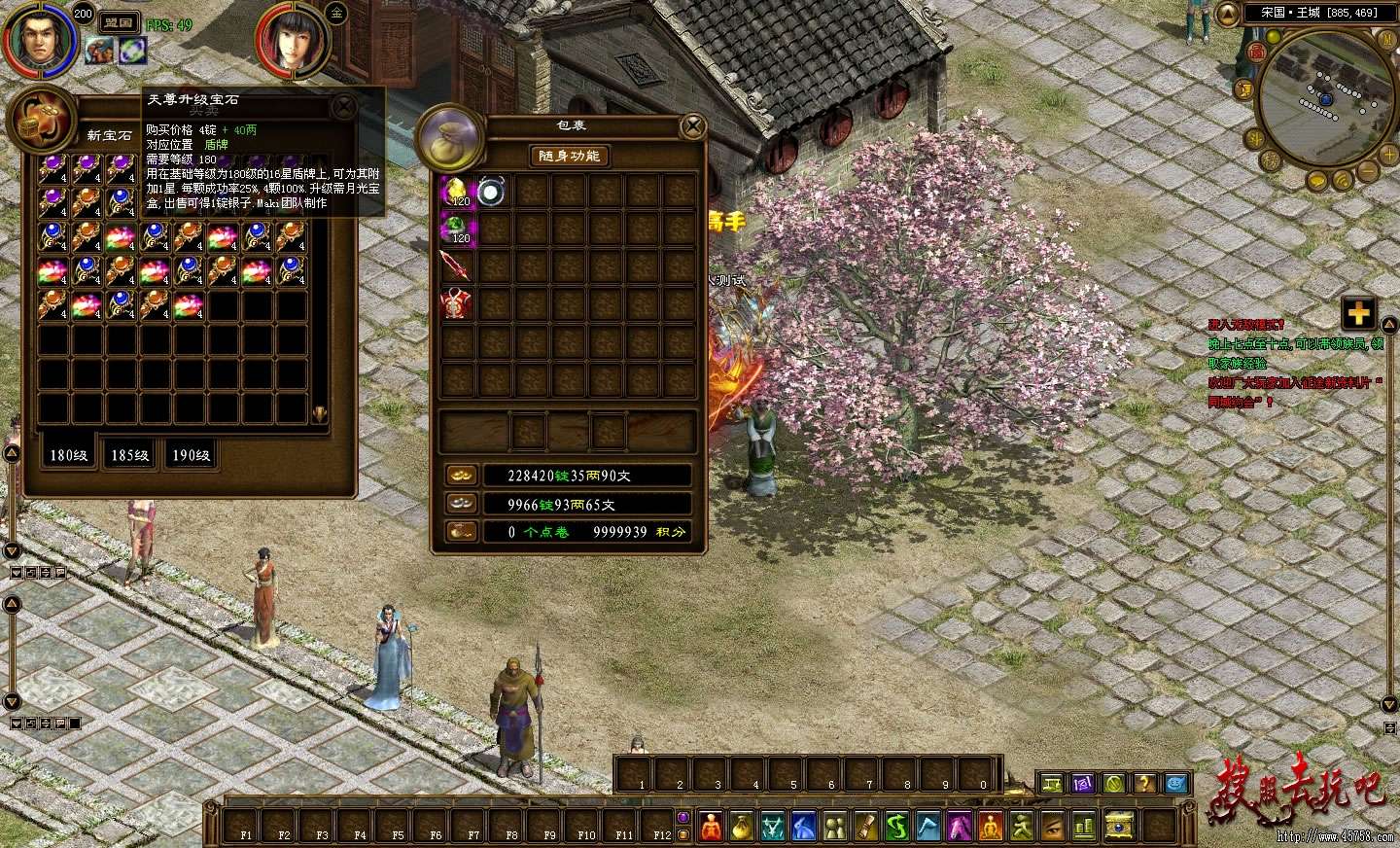Open the 随身功能 button in inventory
The width and height of the screenshot is (1400, 848).
(x=570, y=156)
